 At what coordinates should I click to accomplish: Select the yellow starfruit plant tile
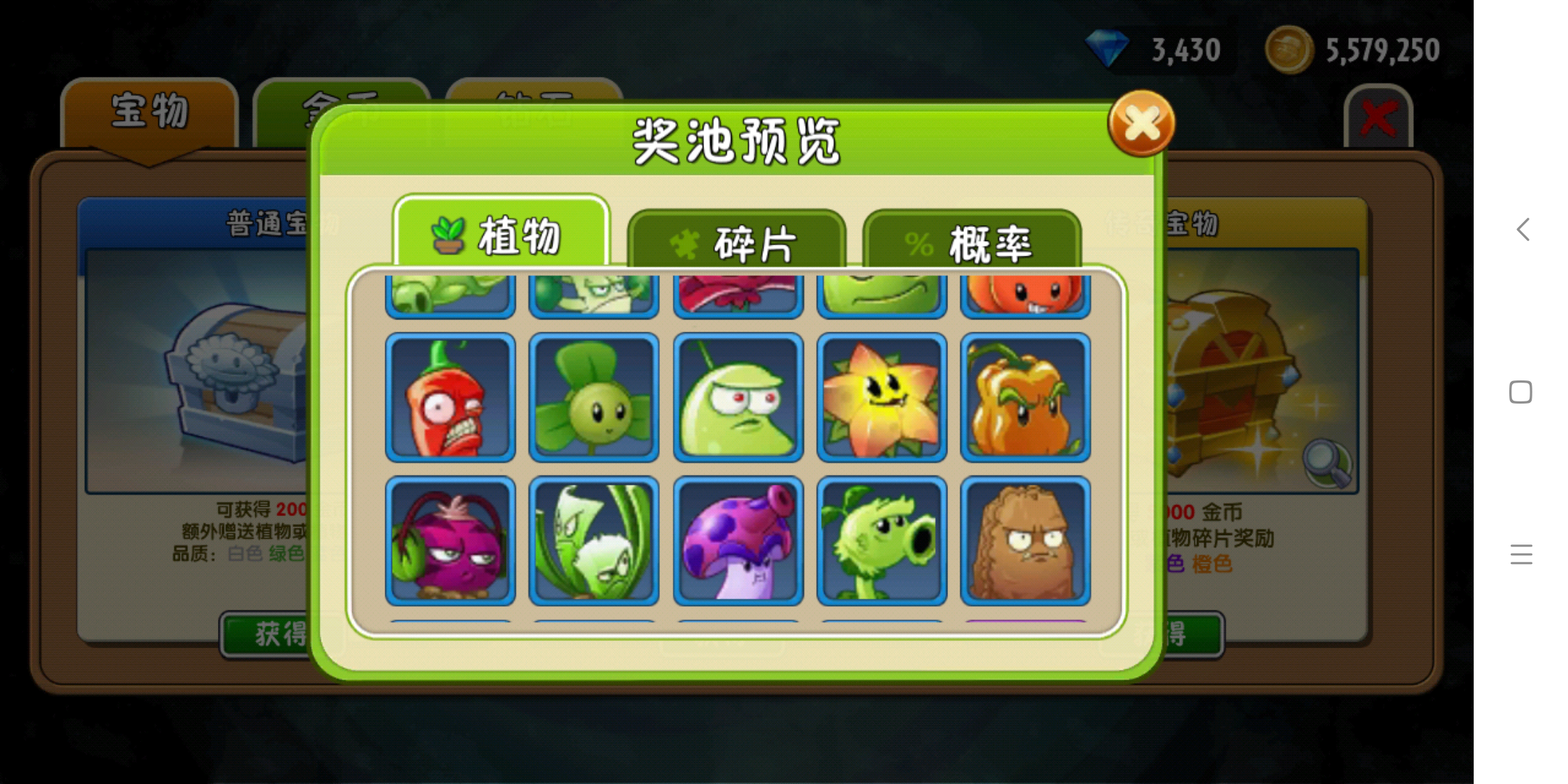point(881,398)
